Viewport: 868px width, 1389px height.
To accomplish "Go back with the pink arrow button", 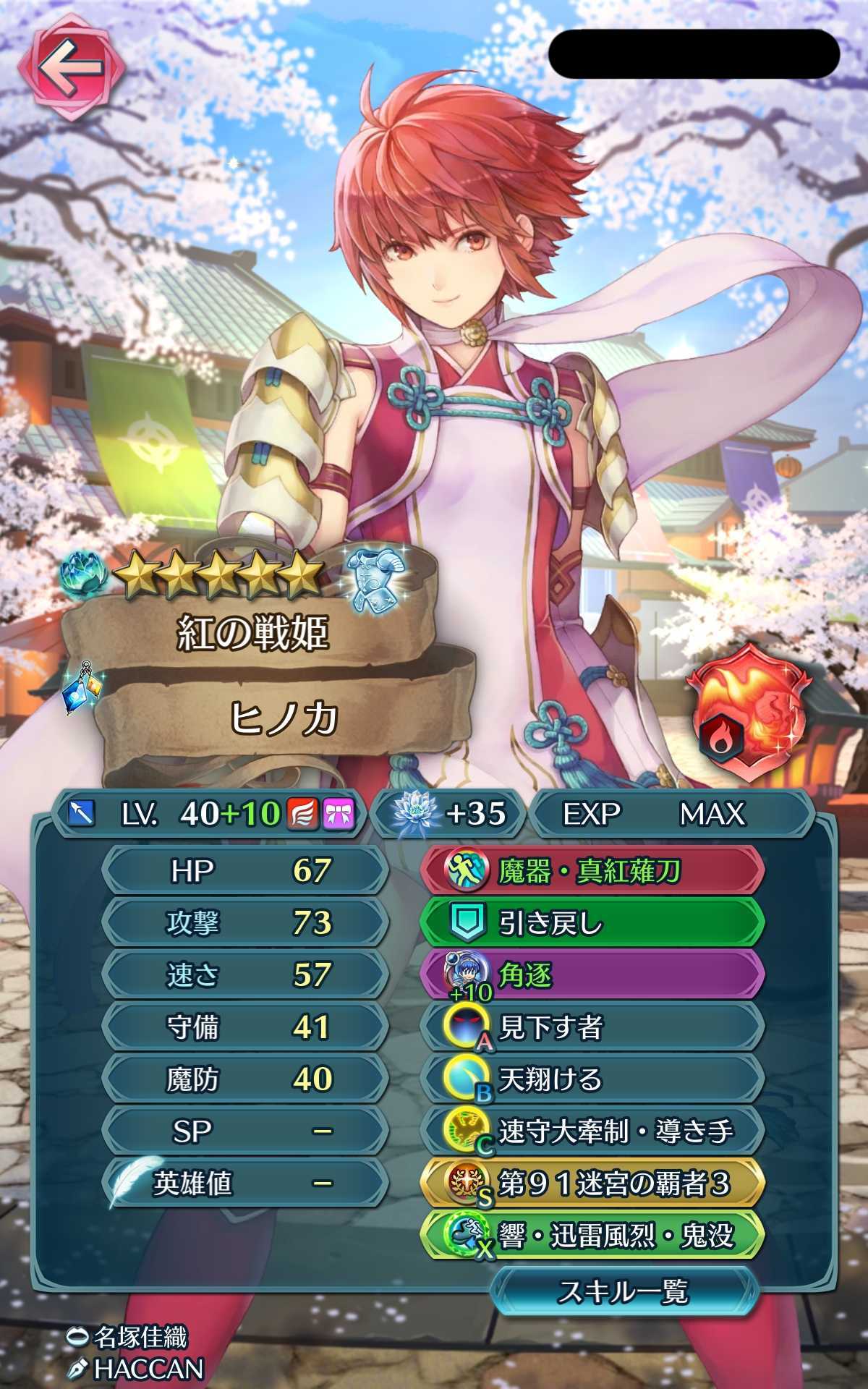I will tap(70, 69).
